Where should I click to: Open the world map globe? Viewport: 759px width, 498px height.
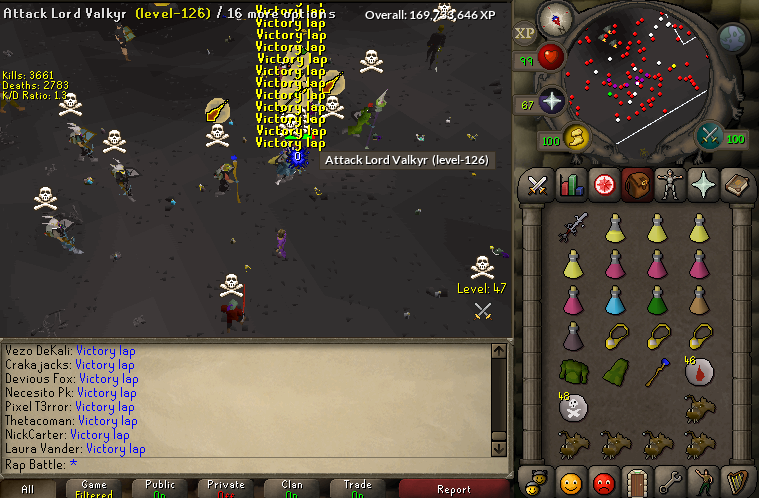coord(734,39)
